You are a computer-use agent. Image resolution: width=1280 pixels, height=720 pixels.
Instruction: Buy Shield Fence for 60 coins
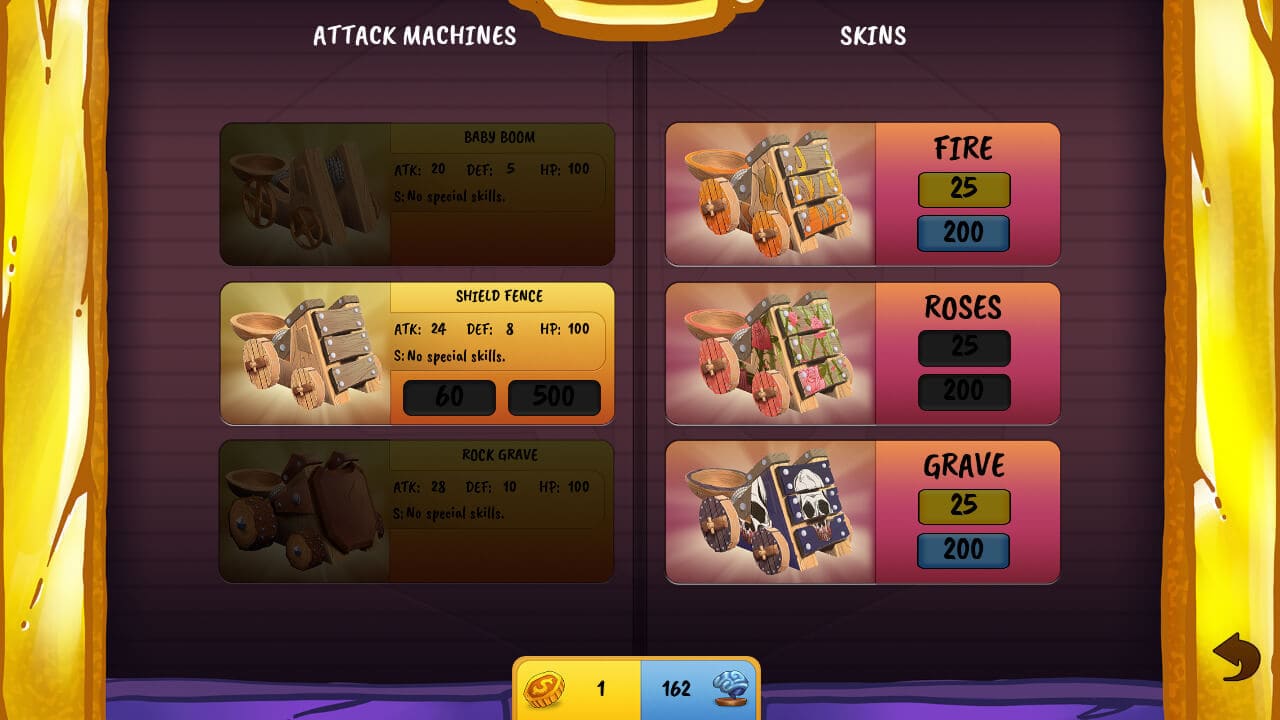click(447, 397)
